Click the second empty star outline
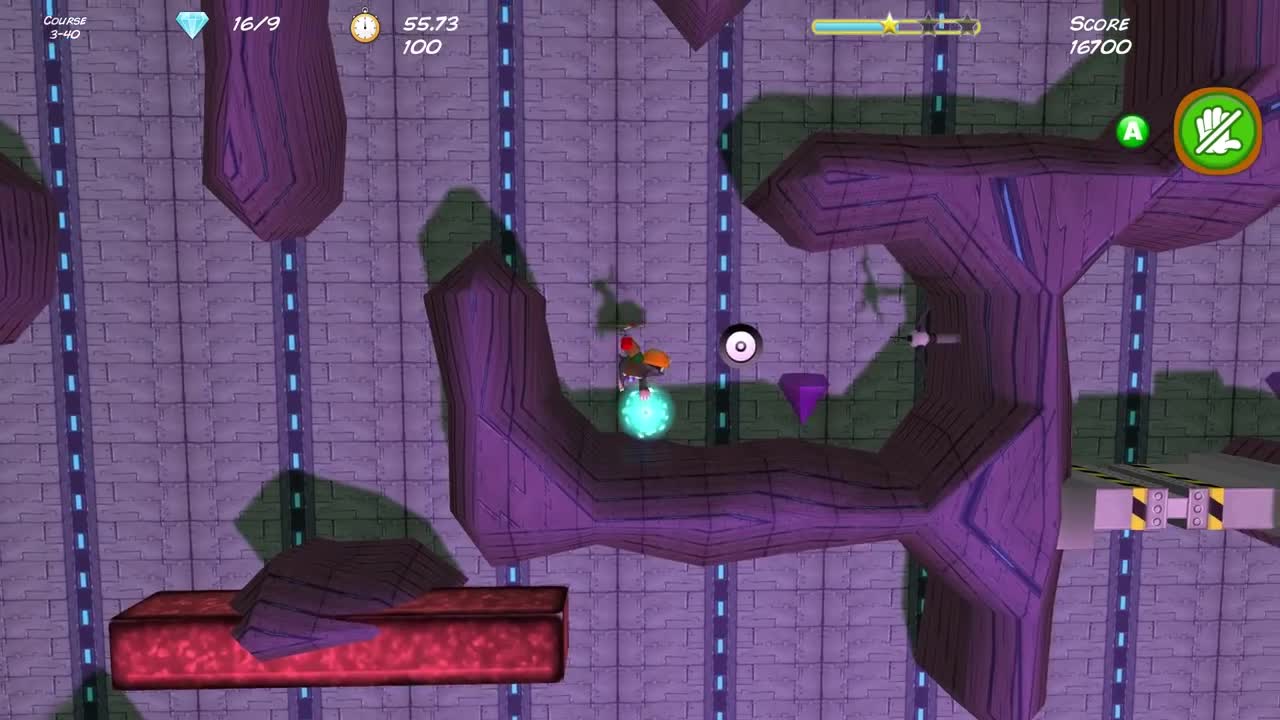 point(930,26)
